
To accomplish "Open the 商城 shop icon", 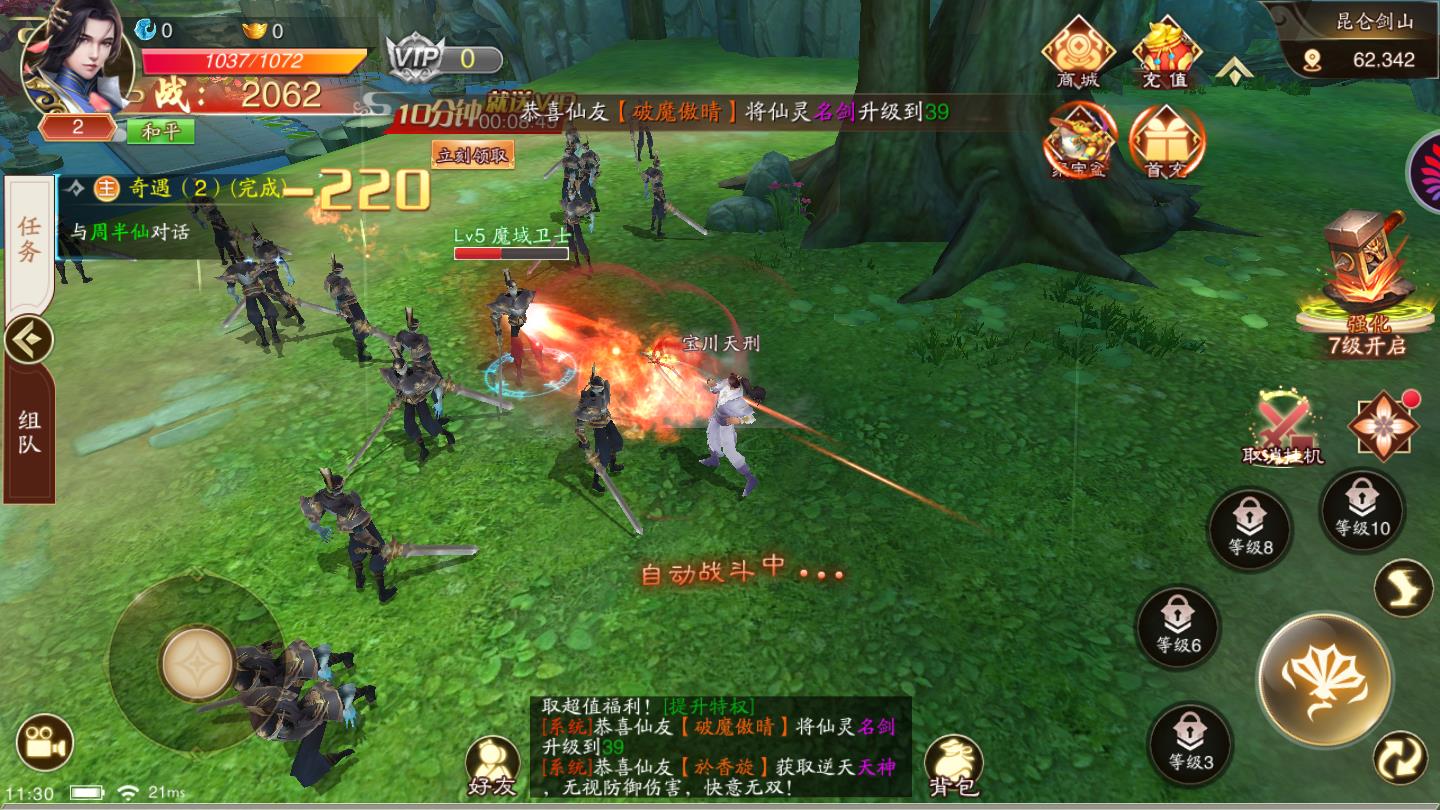I will (x=1076, y=50).
